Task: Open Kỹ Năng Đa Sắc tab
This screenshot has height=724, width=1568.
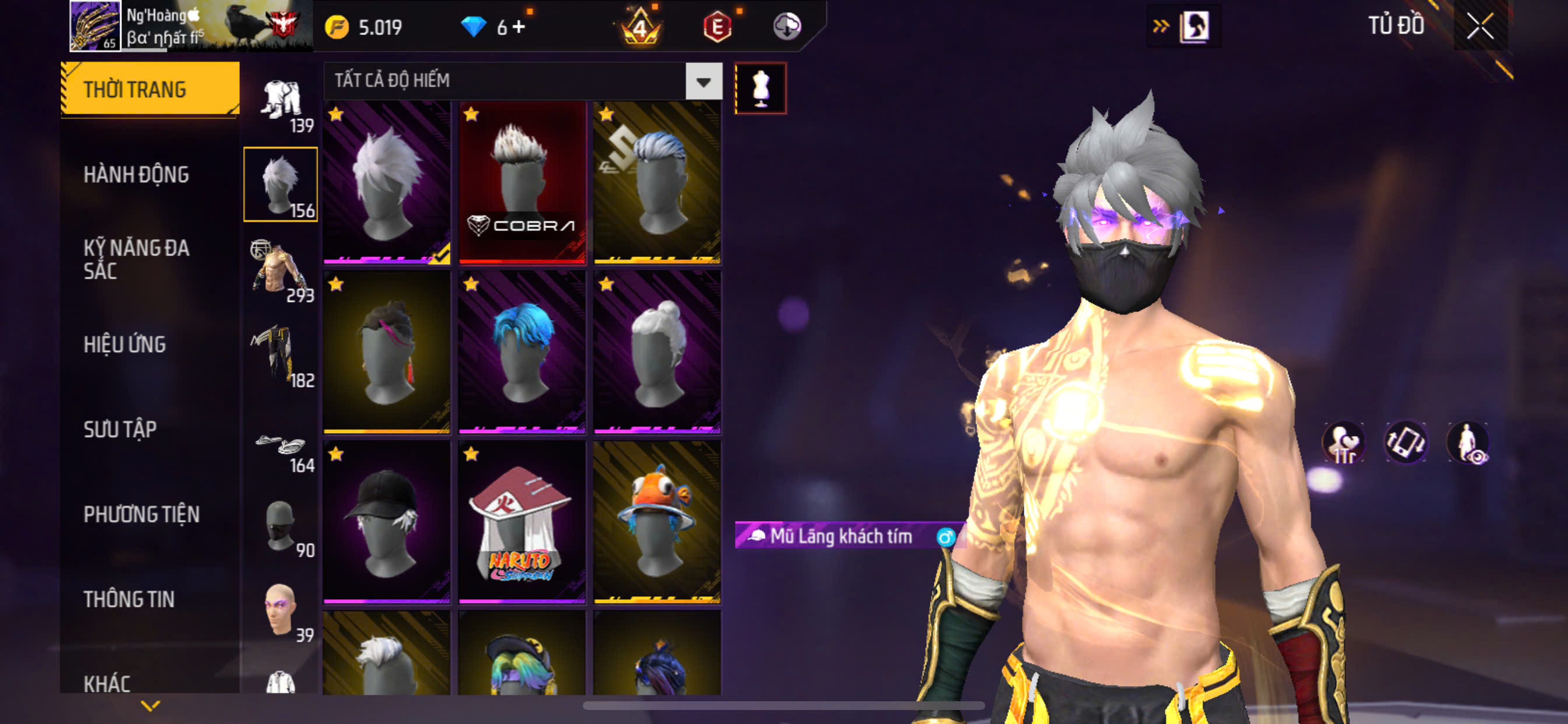Action: pos(136,259)
